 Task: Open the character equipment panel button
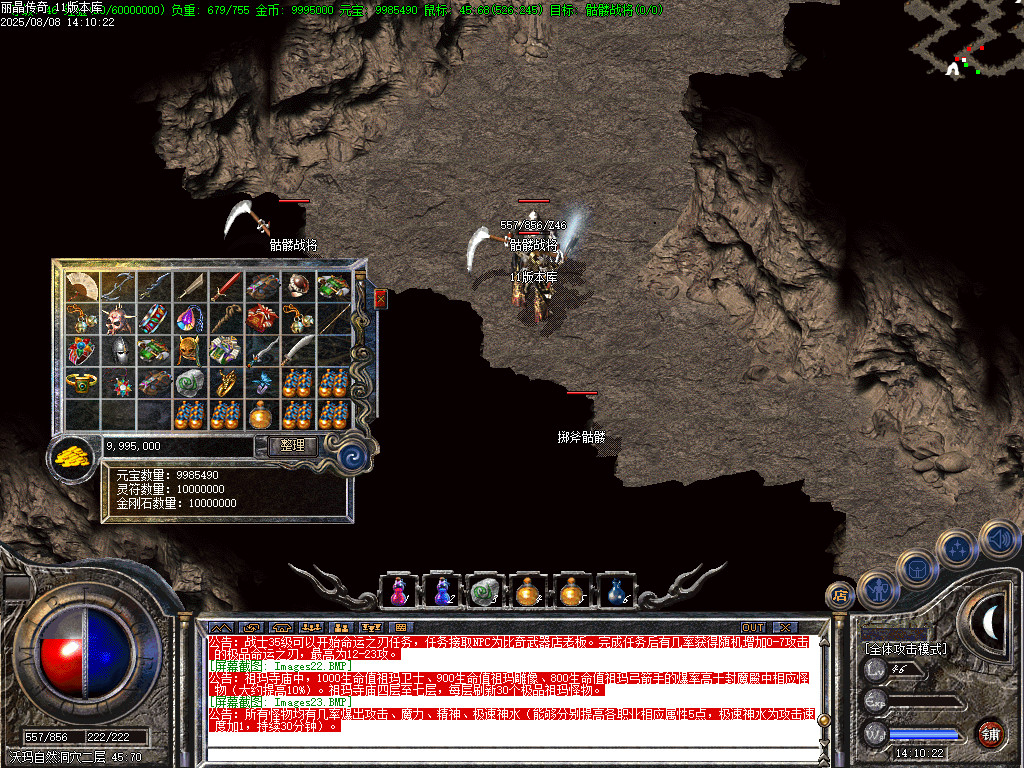coord(877,590)
